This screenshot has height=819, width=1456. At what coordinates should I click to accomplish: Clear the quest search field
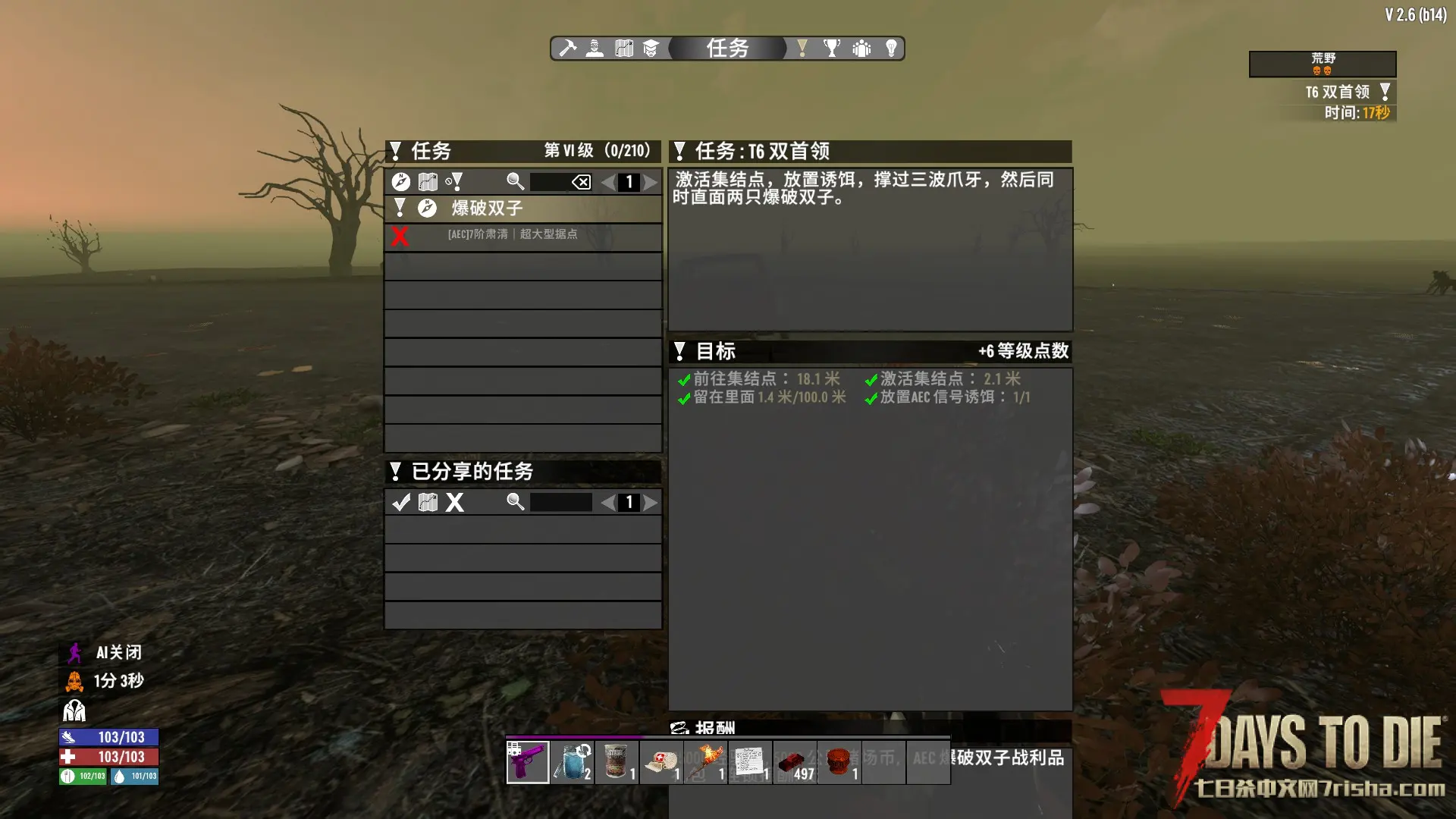(581, 182)
